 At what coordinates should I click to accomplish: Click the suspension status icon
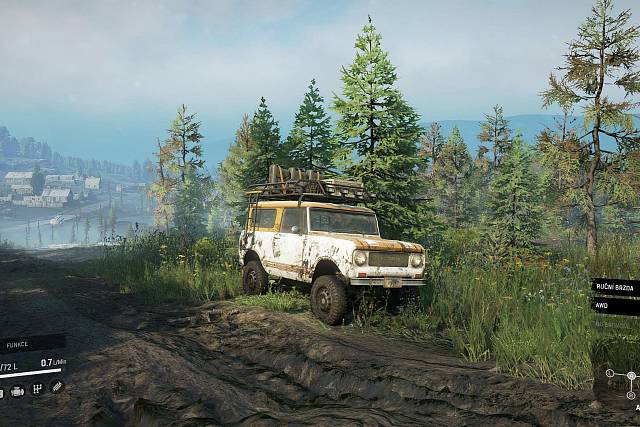[56, 388]
